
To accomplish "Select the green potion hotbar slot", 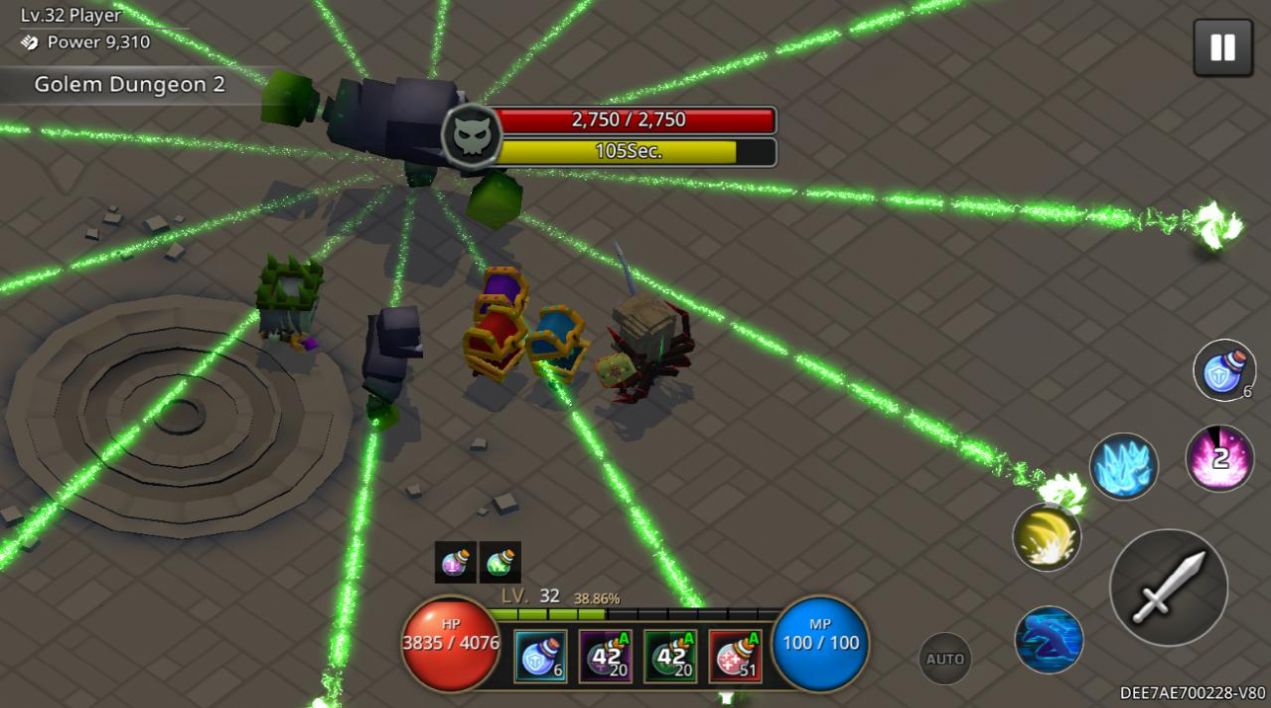I will [670, 656].
